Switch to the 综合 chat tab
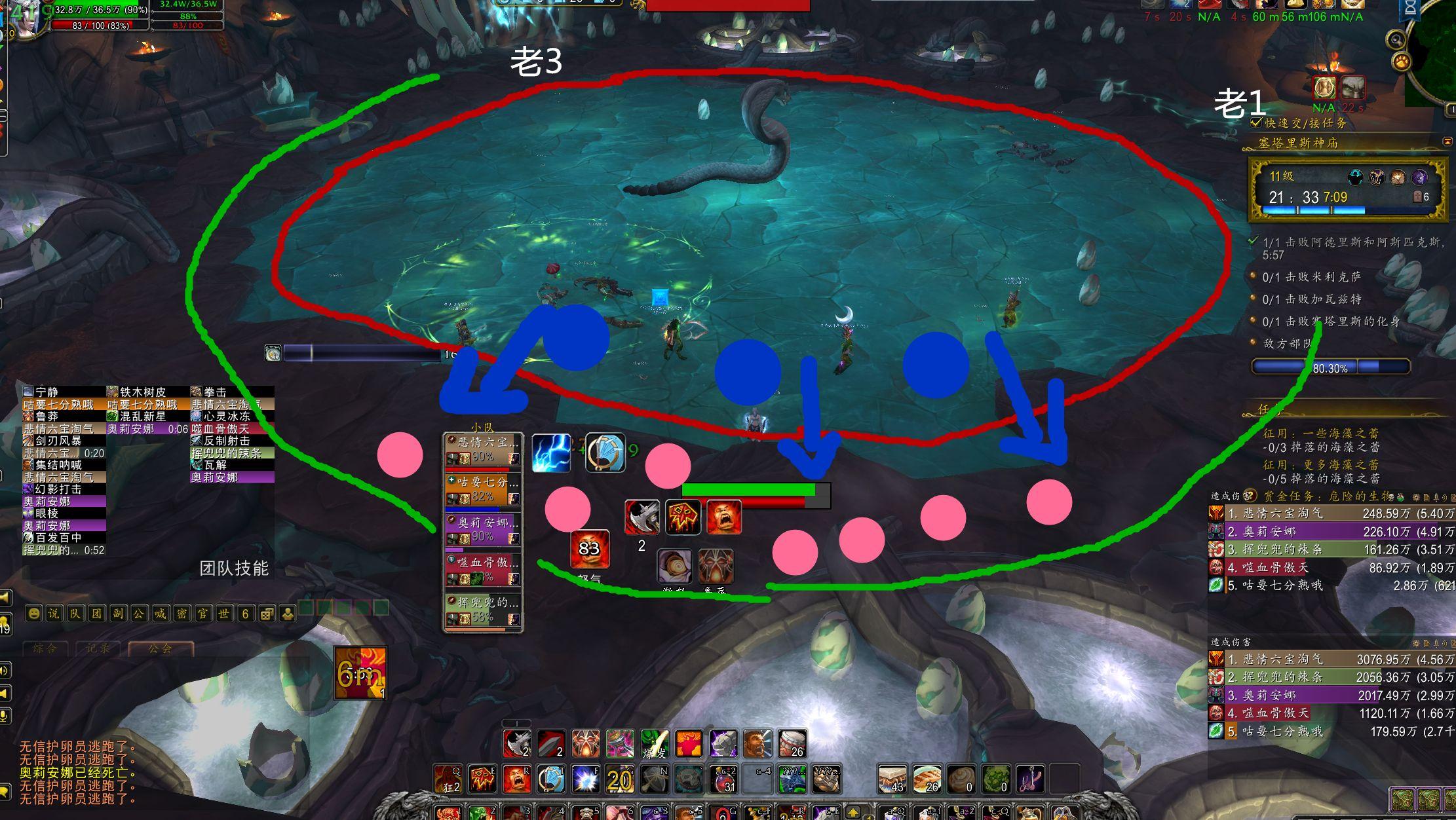Image resolution: width=1456 pixels, height=820 pixels. 45,648
